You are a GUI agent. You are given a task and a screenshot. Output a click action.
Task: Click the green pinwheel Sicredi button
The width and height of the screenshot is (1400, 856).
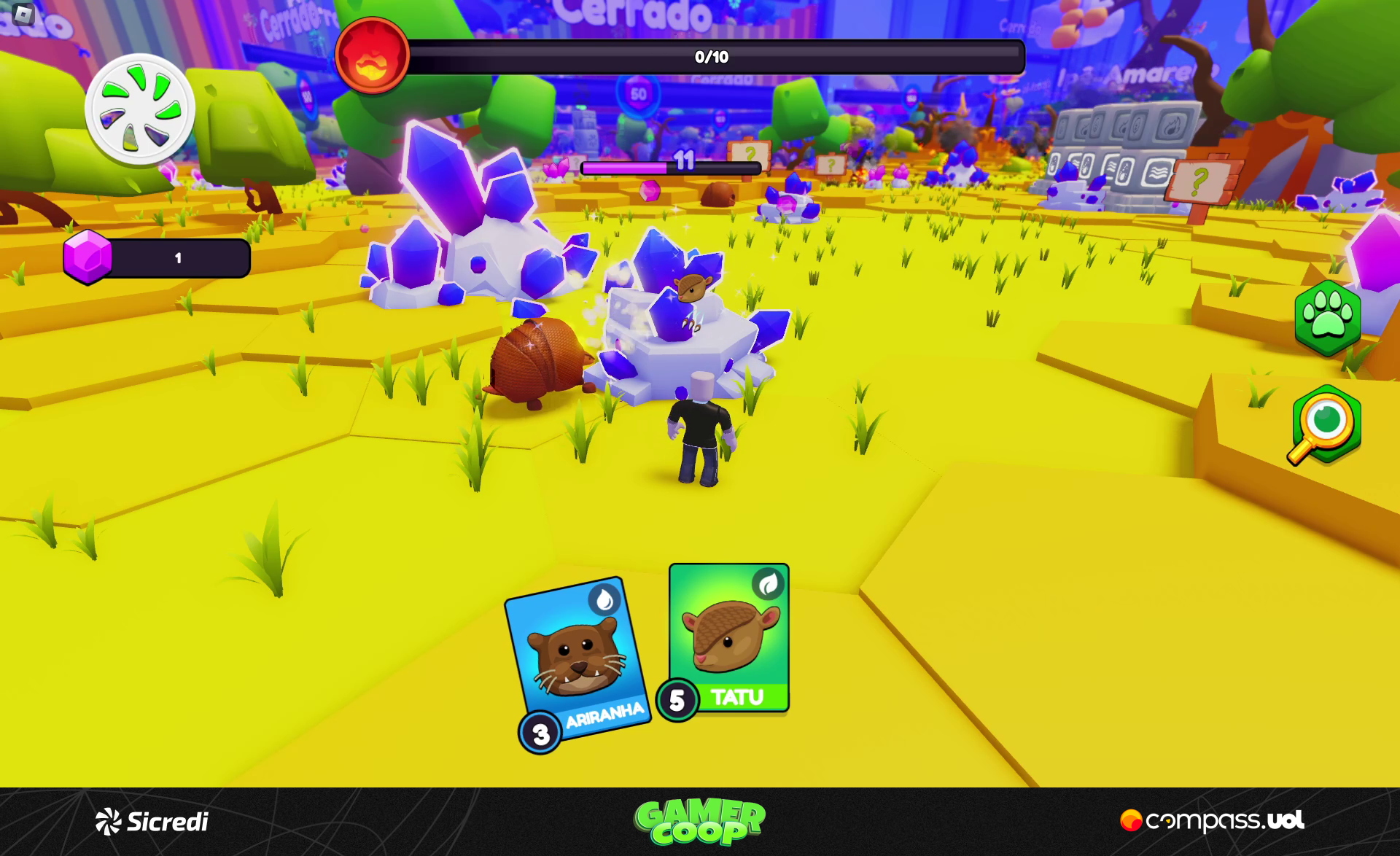coord(139,109)
